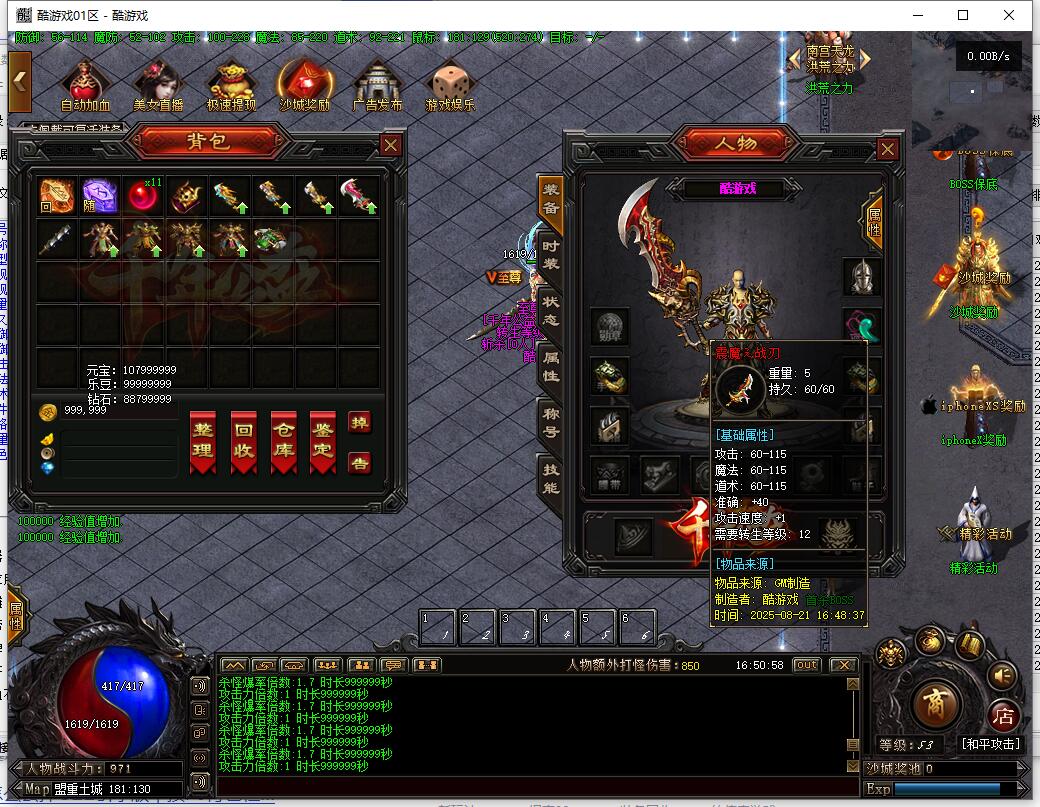Open the 游戏娱乐 dice icon
1040x807 pixels.
(450, 86)
